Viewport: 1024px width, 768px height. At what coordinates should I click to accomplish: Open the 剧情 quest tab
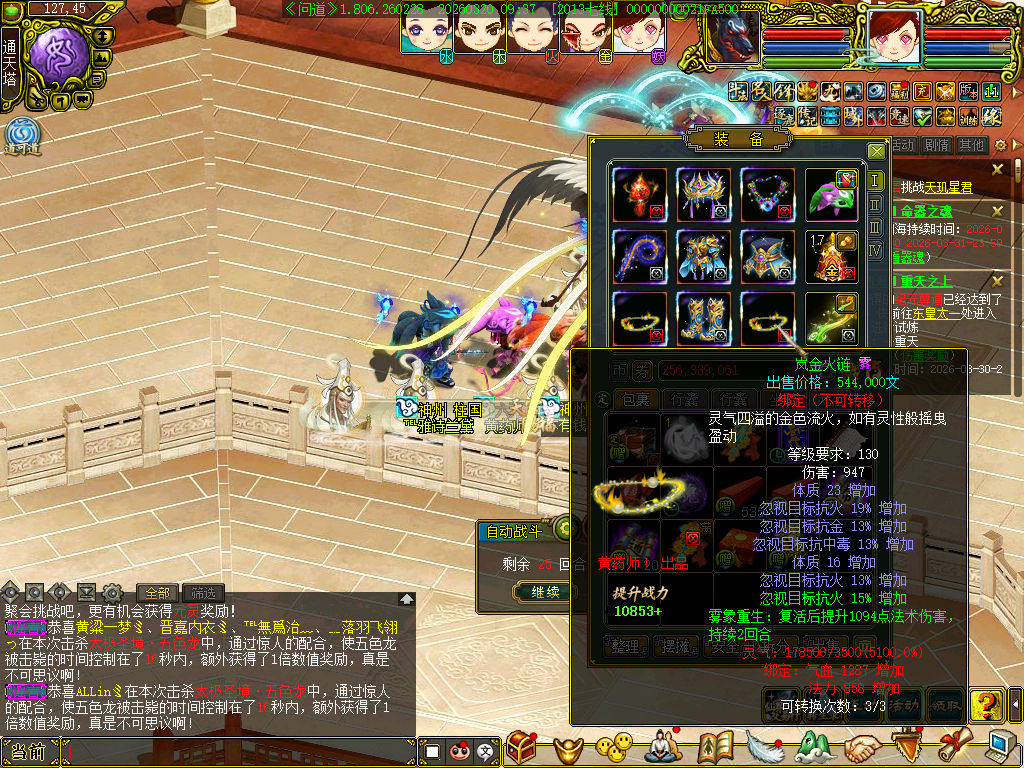(x=937, y=145)
